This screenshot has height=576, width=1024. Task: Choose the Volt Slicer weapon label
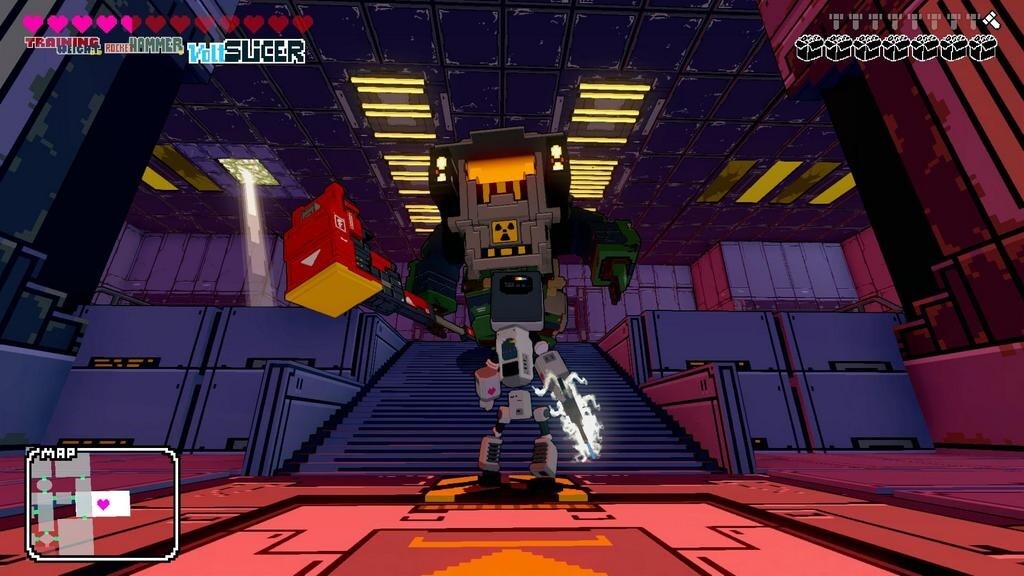[x=246, y=52]
